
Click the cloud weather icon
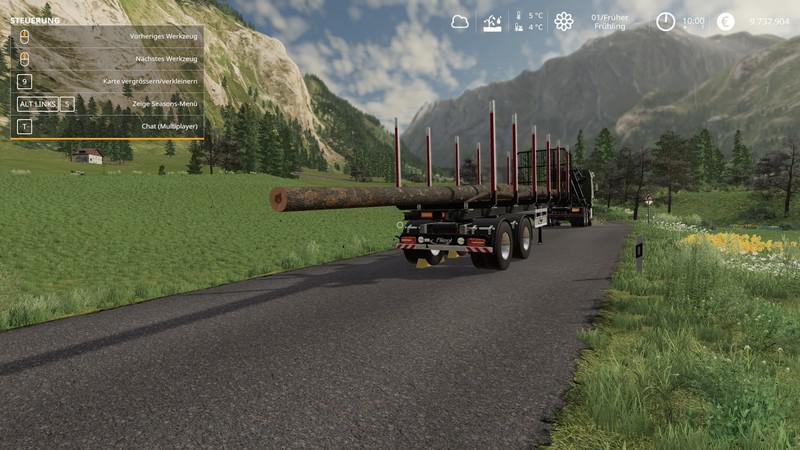460,21
